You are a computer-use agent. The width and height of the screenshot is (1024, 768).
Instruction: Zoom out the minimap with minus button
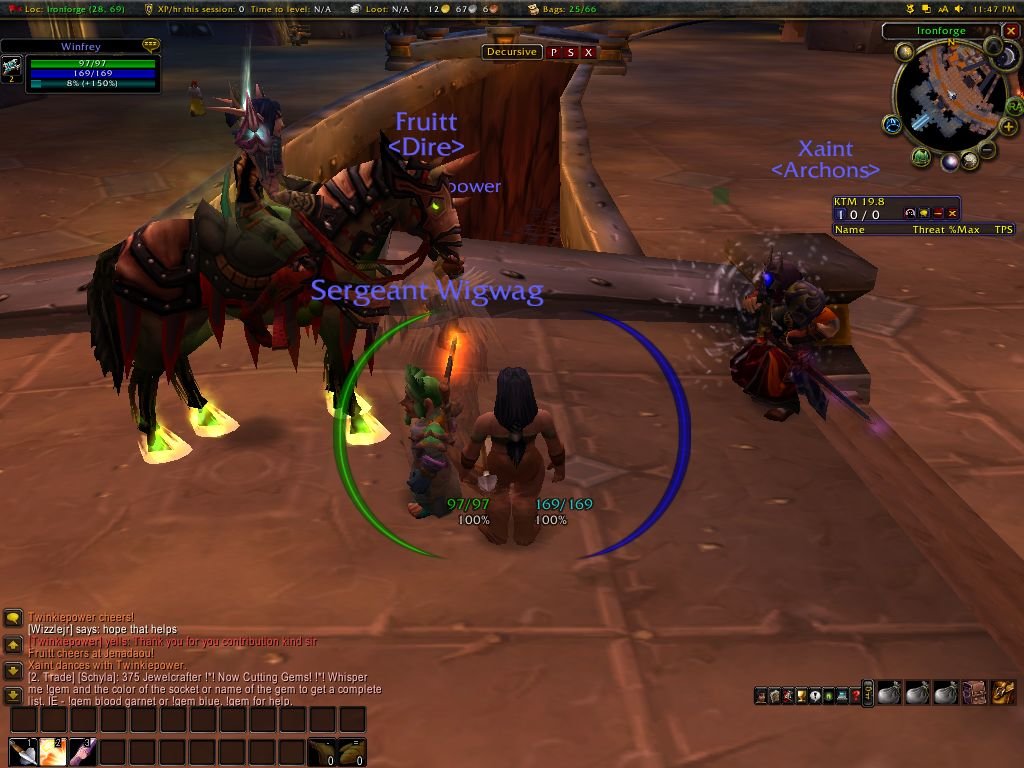pos(987,151)
